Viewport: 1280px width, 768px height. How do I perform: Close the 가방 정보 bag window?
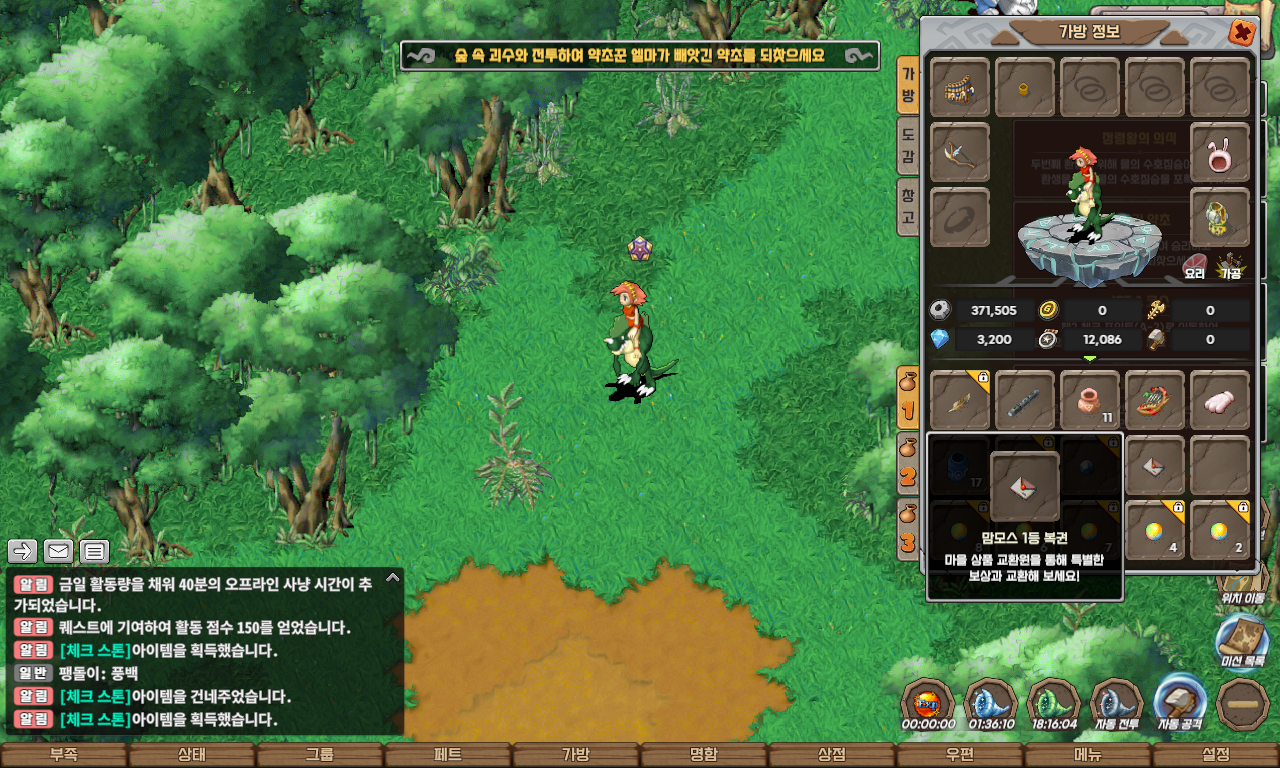[1242, 33]
